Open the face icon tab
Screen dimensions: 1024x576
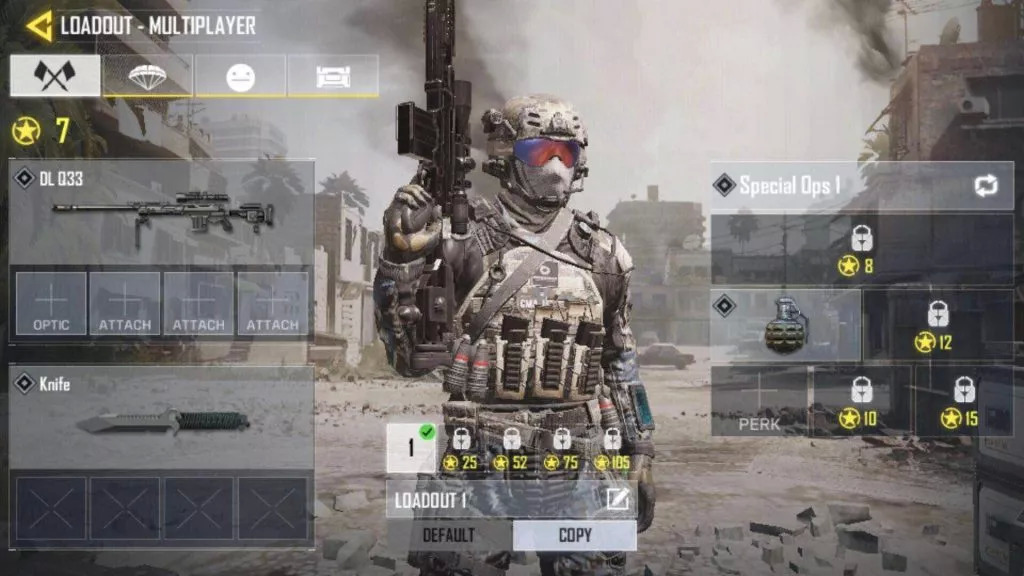click(x=240, y=76)
